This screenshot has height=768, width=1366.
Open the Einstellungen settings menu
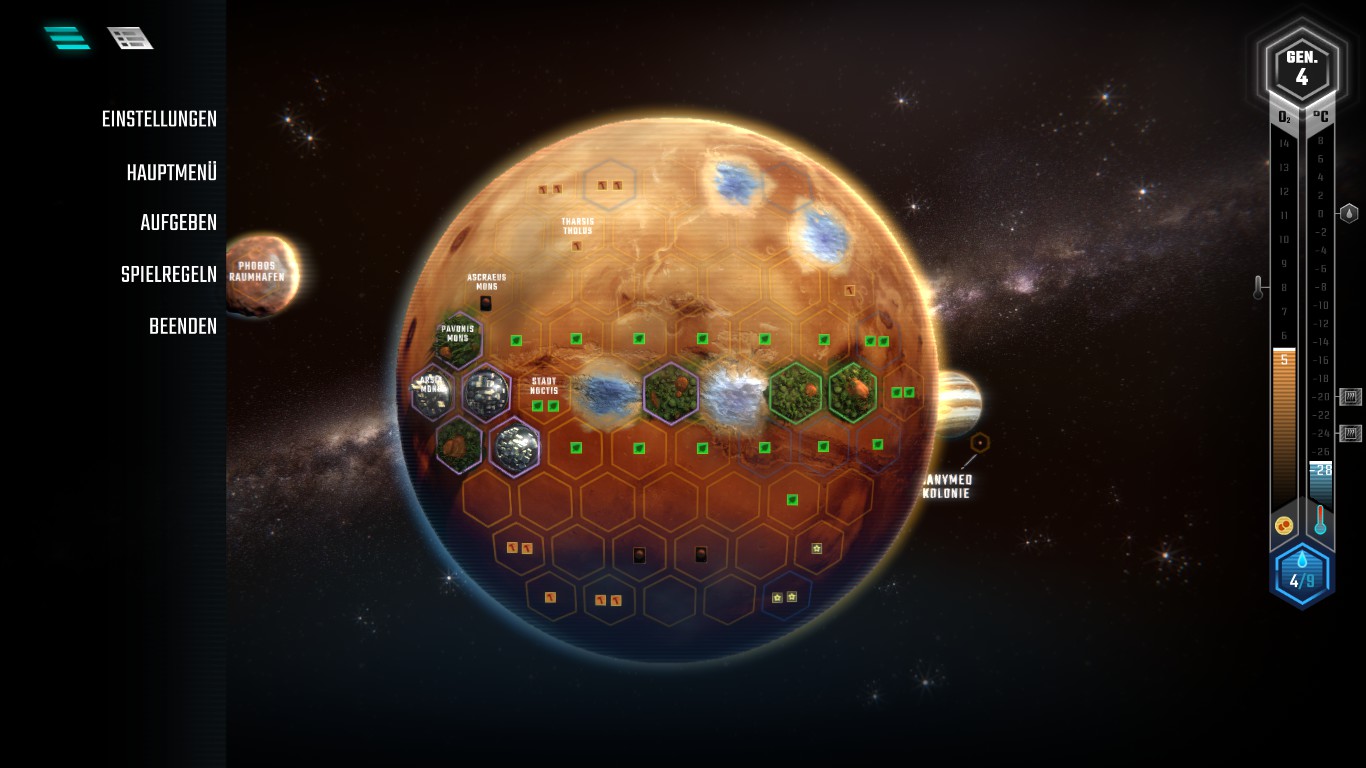coord(159,120)
